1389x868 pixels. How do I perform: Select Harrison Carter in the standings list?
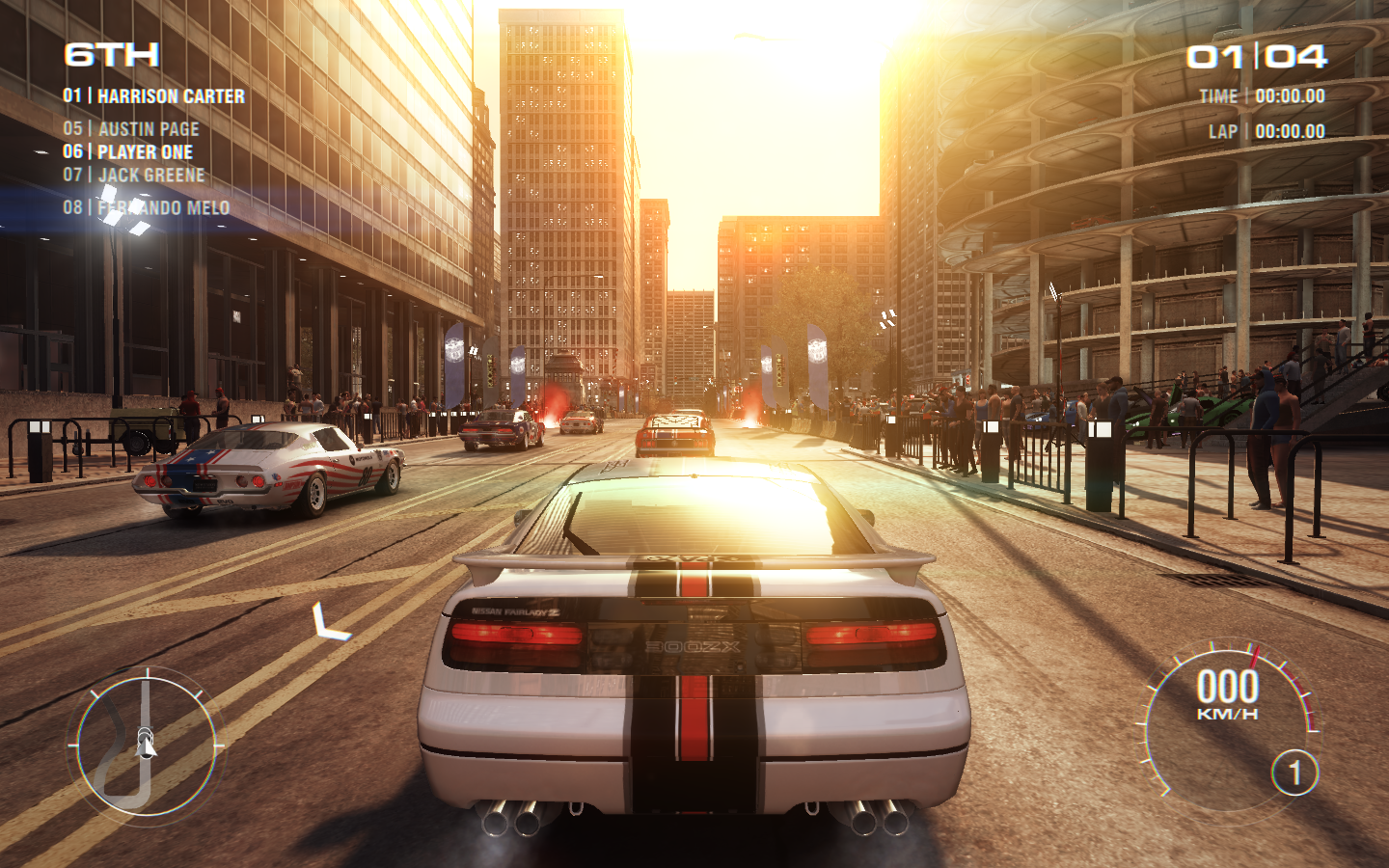(154, 96)
